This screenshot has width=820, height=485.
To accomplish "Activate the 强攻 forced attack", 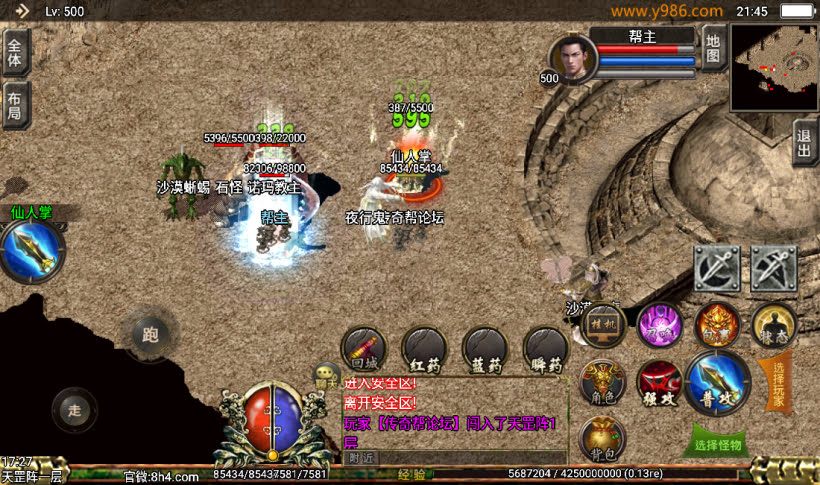I will click(660, 383).
